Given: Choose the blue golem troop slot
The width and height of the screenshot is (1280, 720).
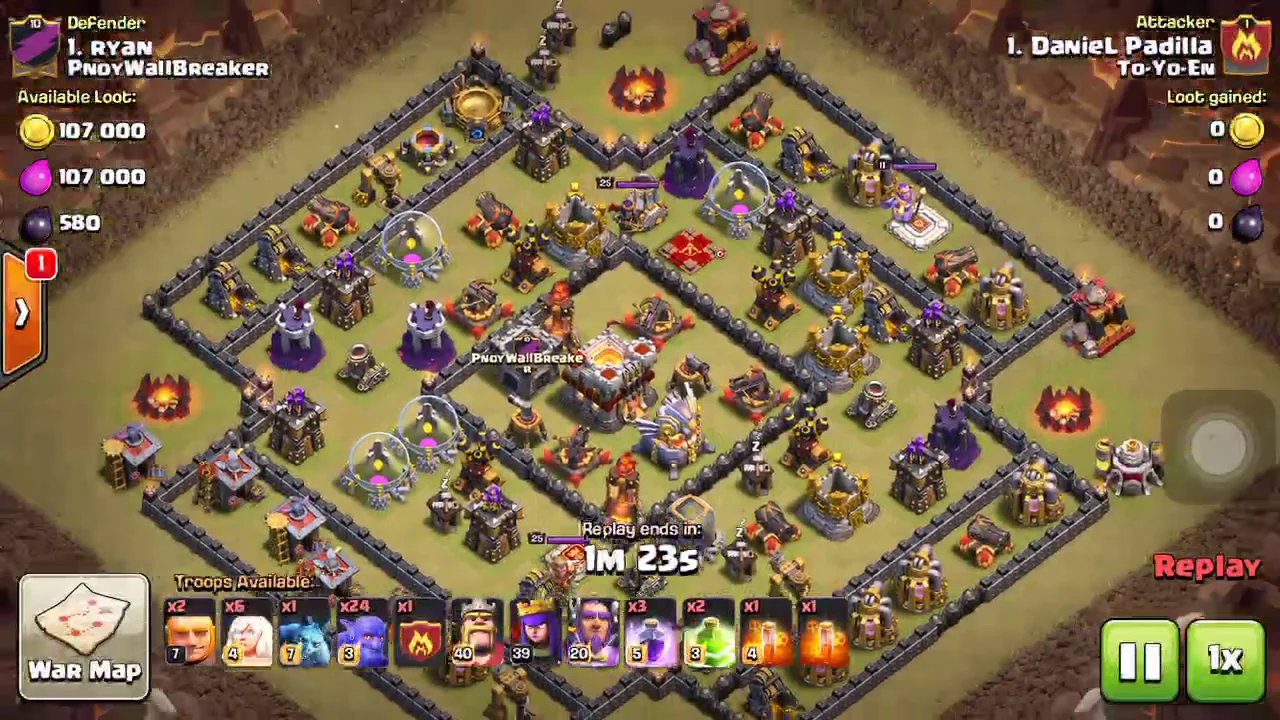Looking at the screenshot, I should coord(304,634).
